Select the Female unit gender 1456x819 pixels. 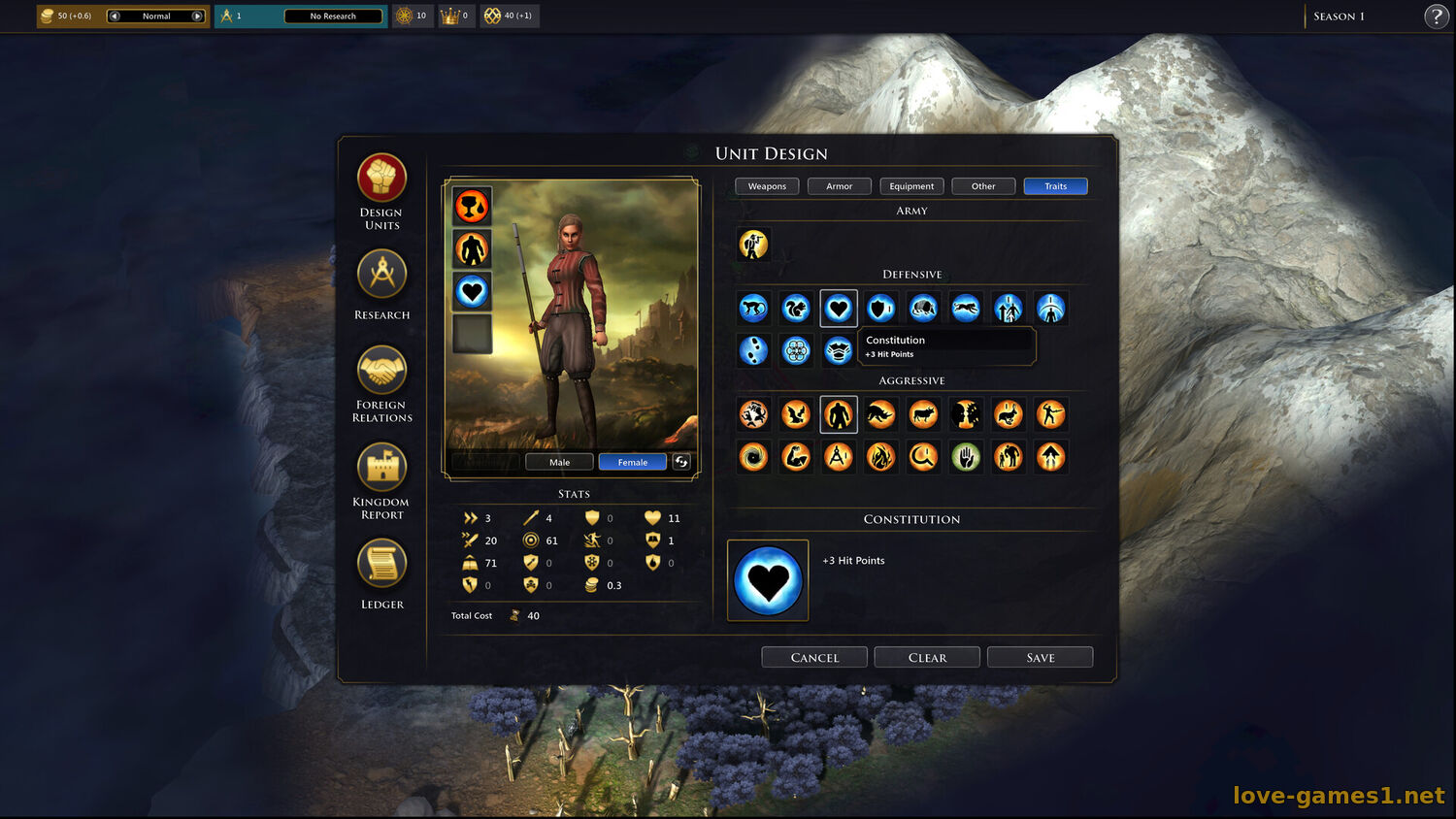(x=632, y=462)
